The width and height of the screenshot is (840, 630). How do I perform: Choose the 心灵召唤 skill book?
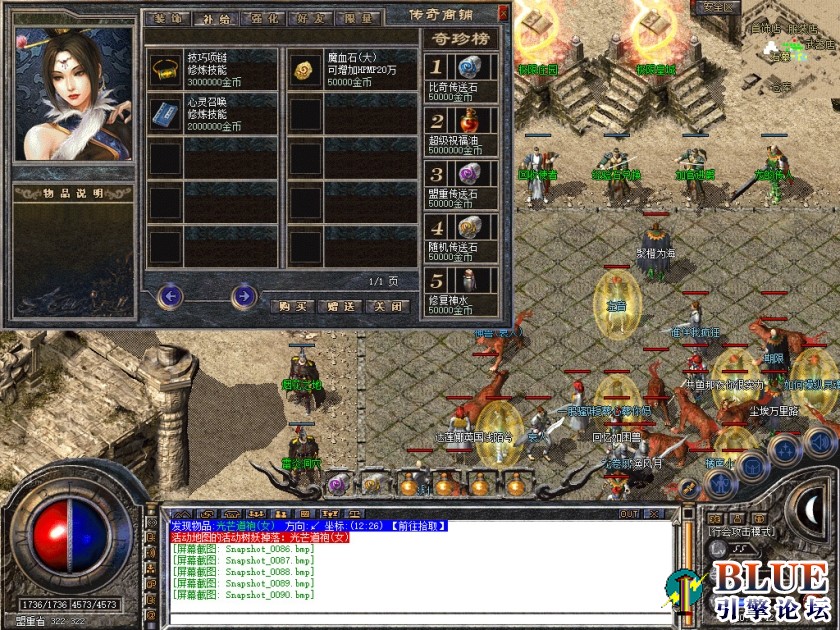(164, 113)
